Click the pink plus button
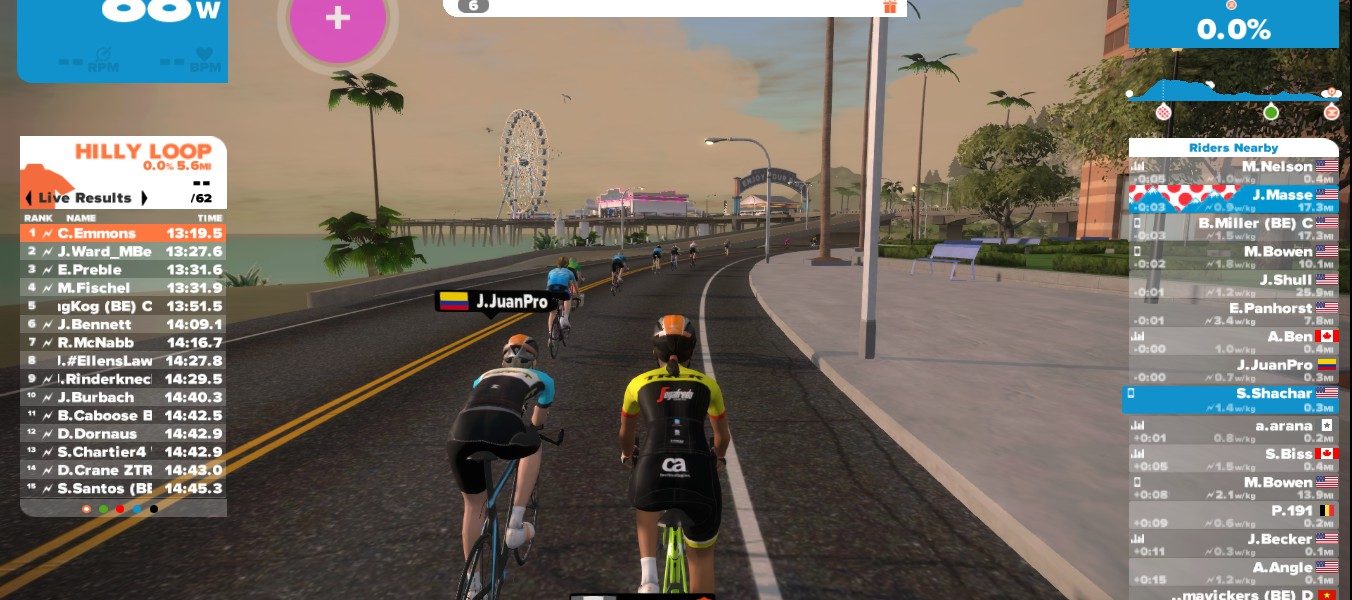 pyautogui.click(x=338, y=20)
